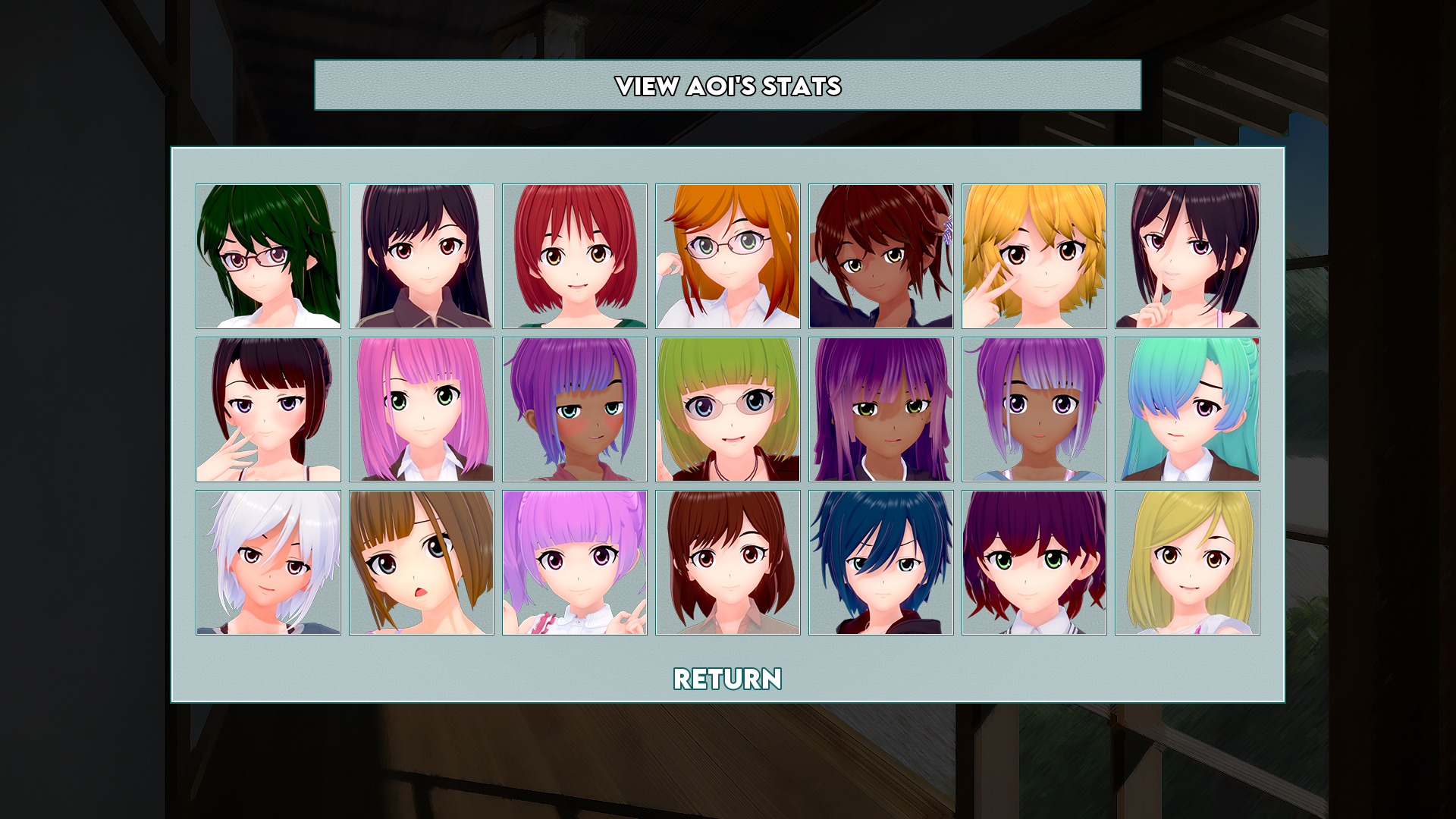Open the pink long-haired girl's portrait
1456x819 pixels.
(422, 409)
